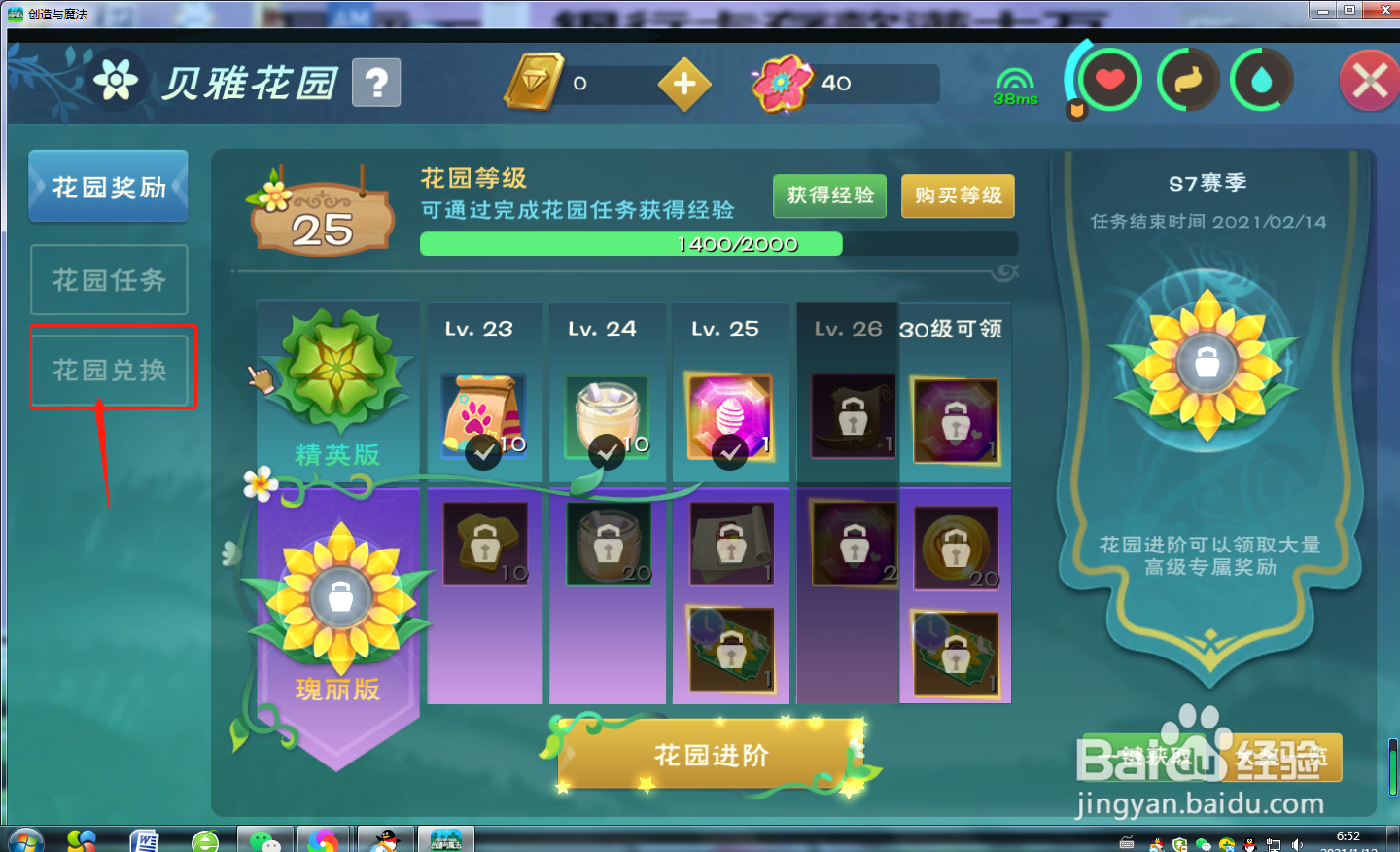1400x852 pixels.
Task: Toggle the curved arrow indicator
Action: tap(1188, 81)
